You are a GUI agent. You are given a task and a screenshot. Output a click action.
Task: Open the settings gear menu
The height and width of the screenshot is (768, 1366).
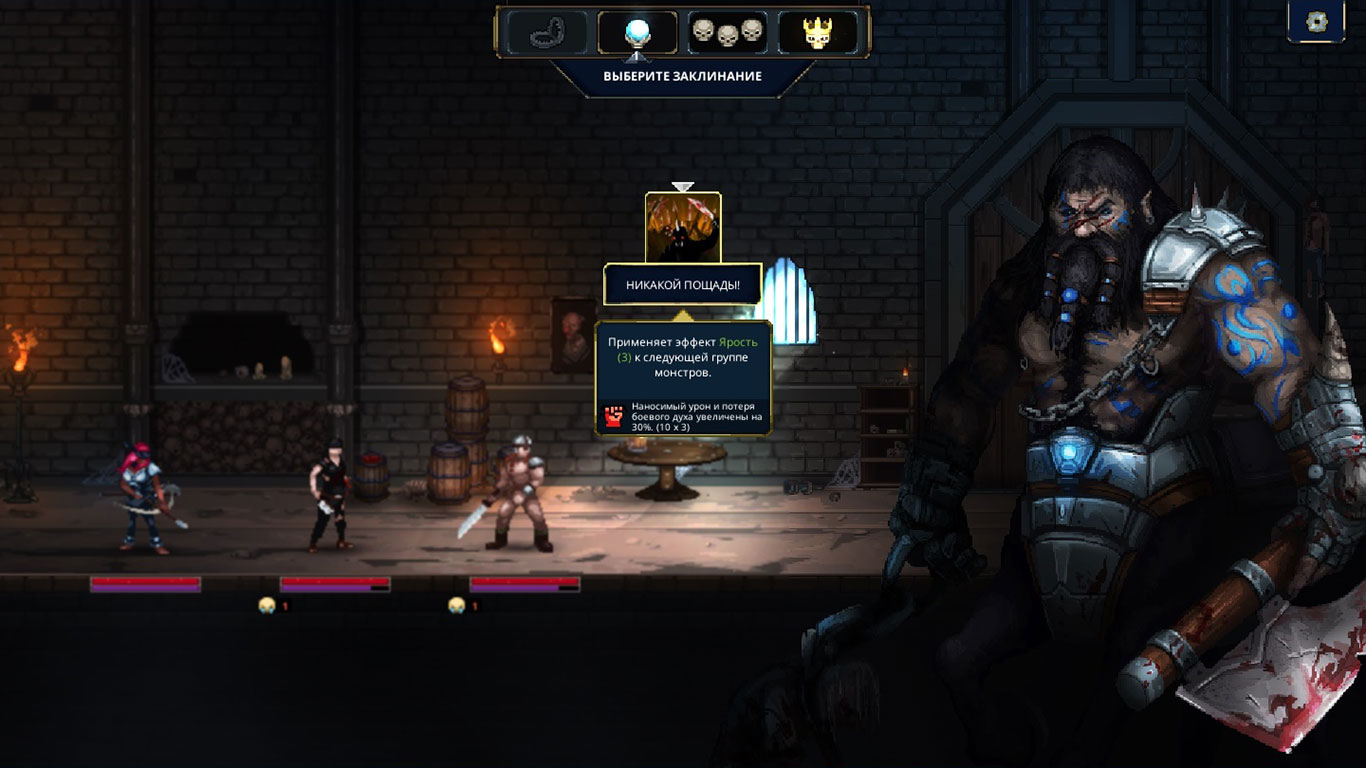click(x=1316, y=22)
